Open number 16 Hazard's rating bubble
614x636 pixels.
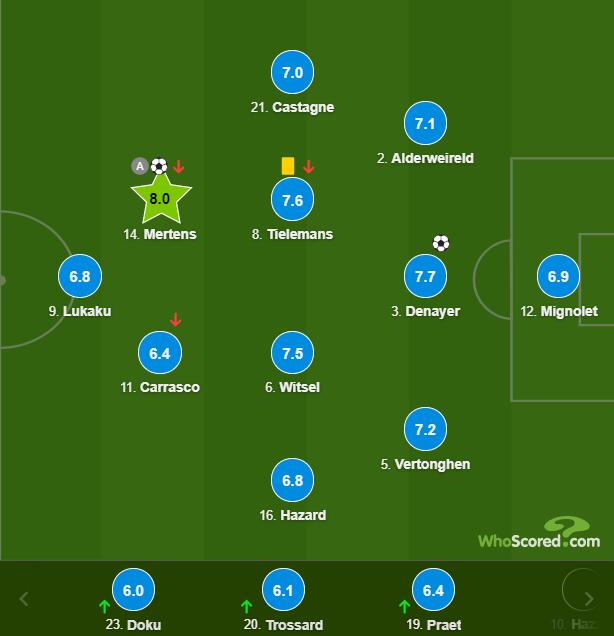coord(292,481)
